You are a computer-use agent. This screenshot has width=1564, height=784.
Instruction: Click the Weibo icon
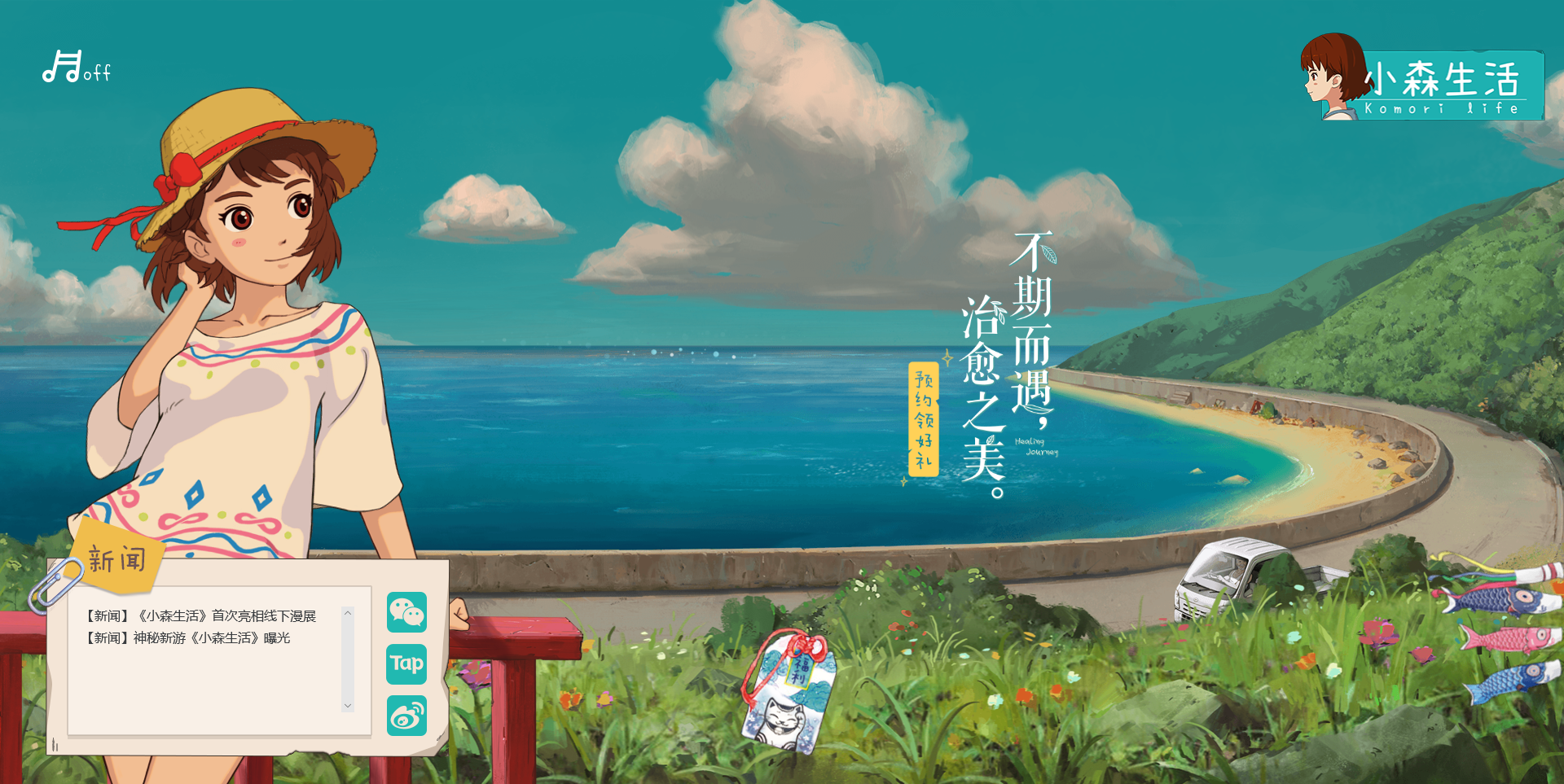tap(406, 715)
